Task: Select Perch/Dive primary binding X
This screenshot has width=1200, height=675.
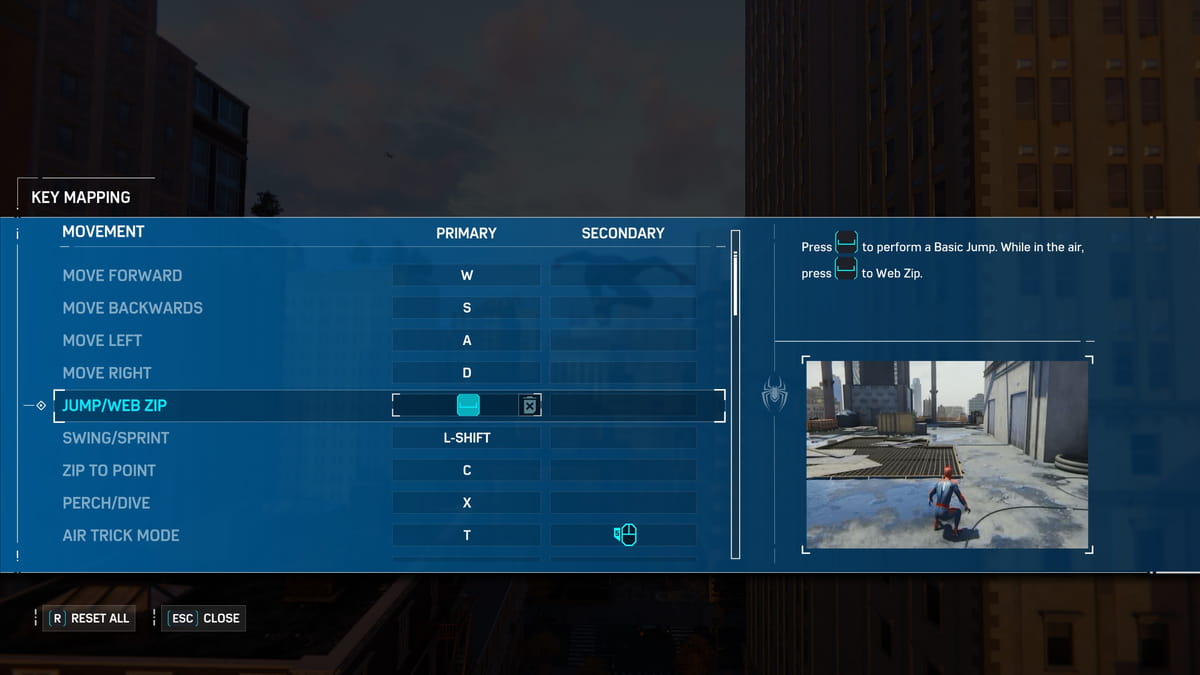Action: click(466, 503)
